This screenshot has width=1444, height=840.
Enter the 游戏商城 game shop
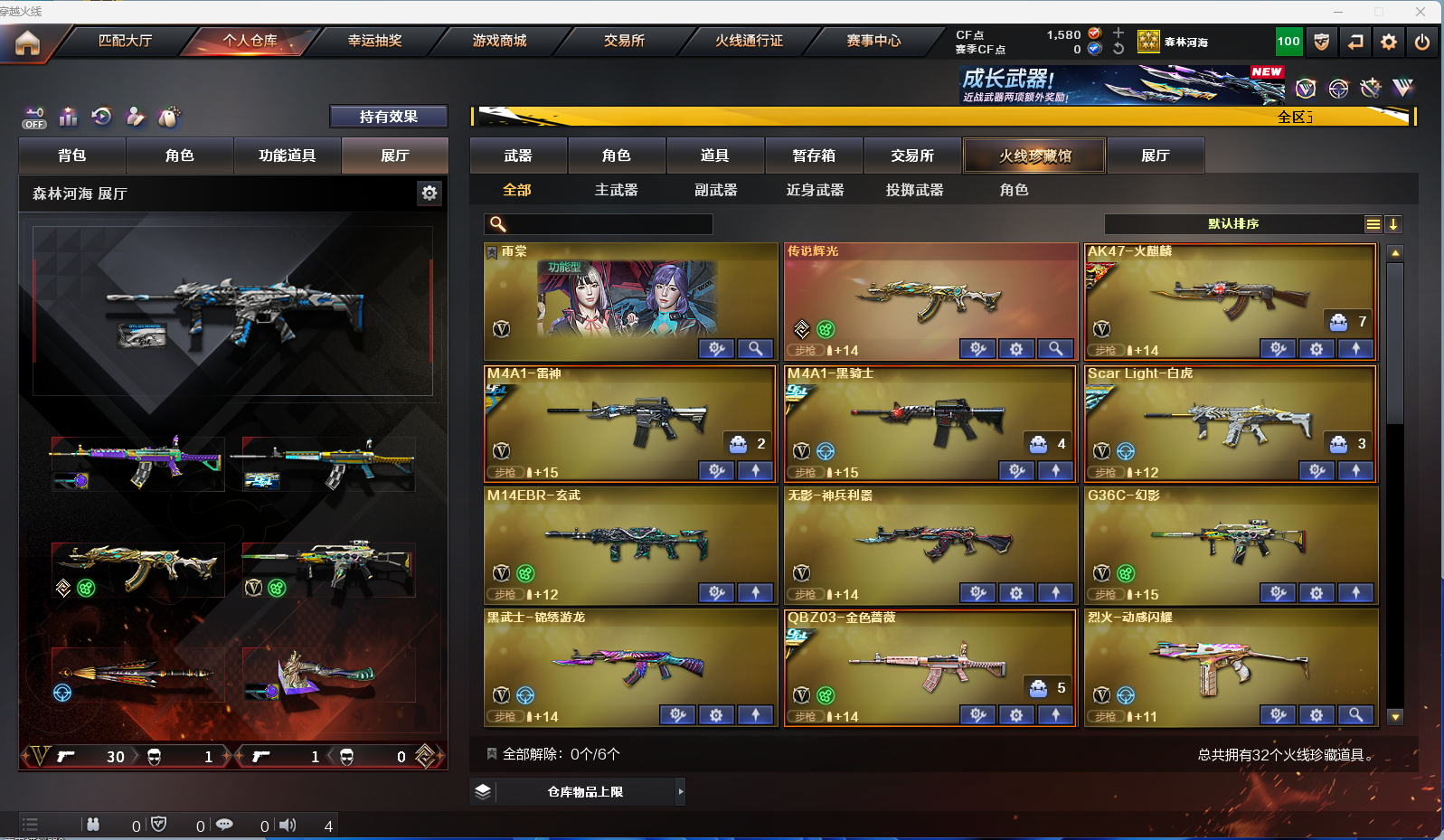pos(499,41)
